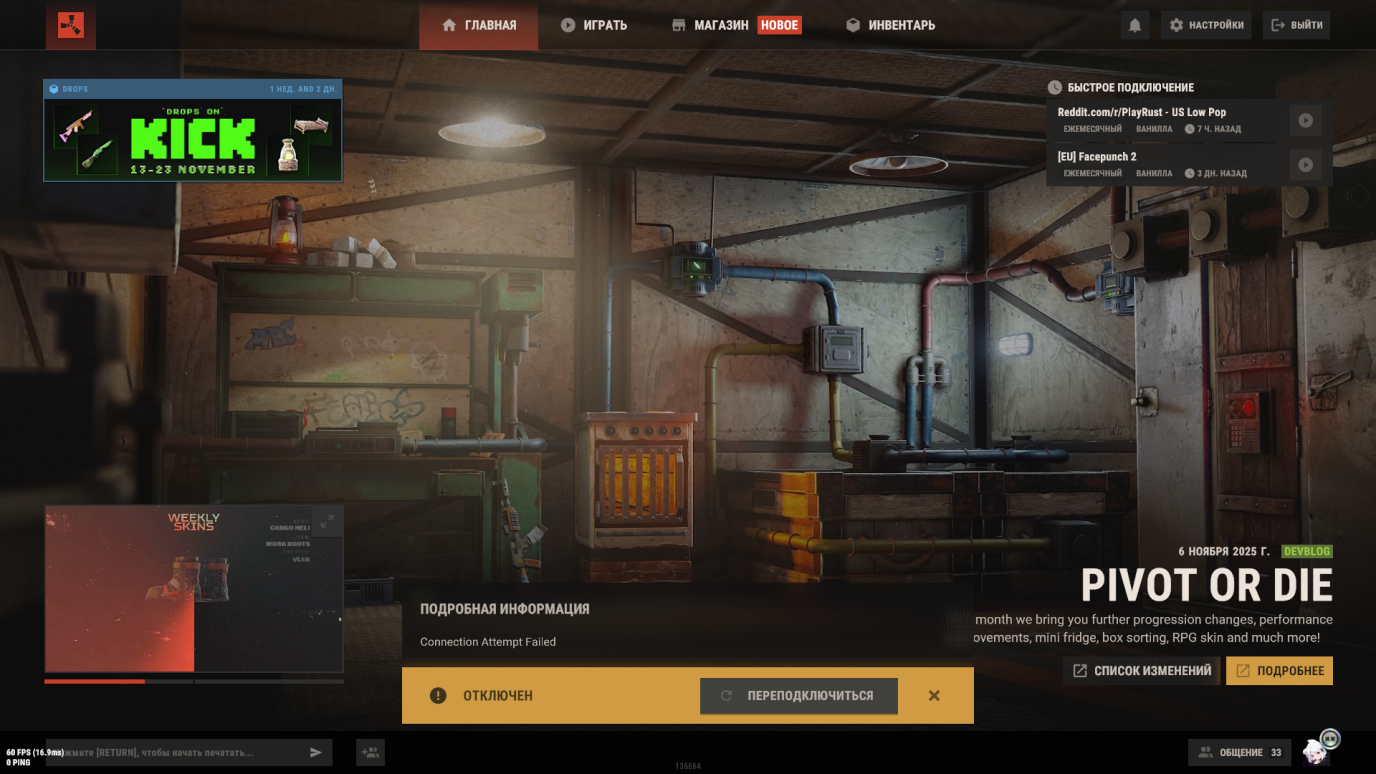Connect to Reddit.com/r/PlayRust - US Low Pop server
The image size is (1376, 774).
pyautogui.click(x=1305, y=120)
